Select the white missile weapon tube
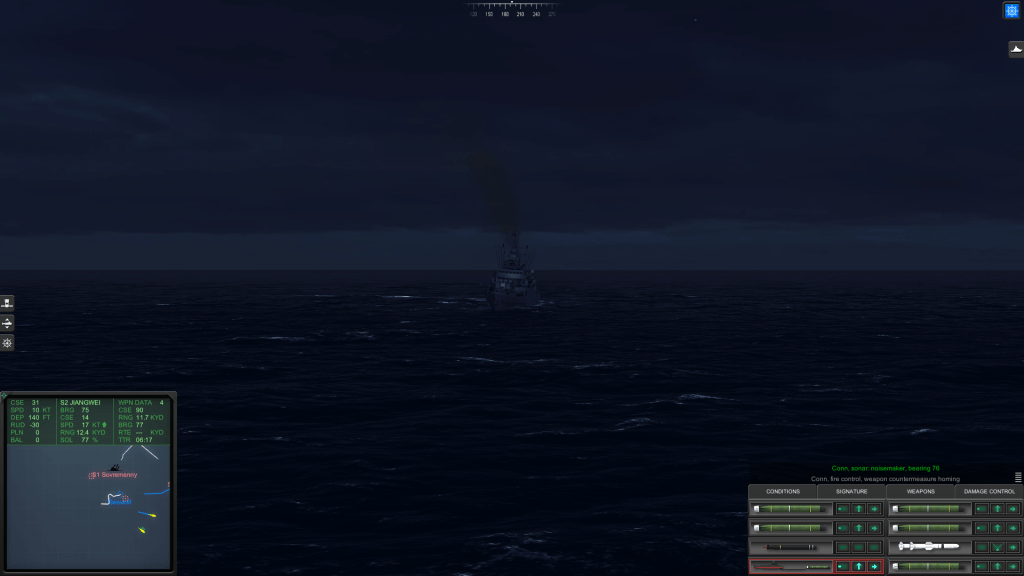Viewport: 1024px width, 576px height. [x=929, y=547]
